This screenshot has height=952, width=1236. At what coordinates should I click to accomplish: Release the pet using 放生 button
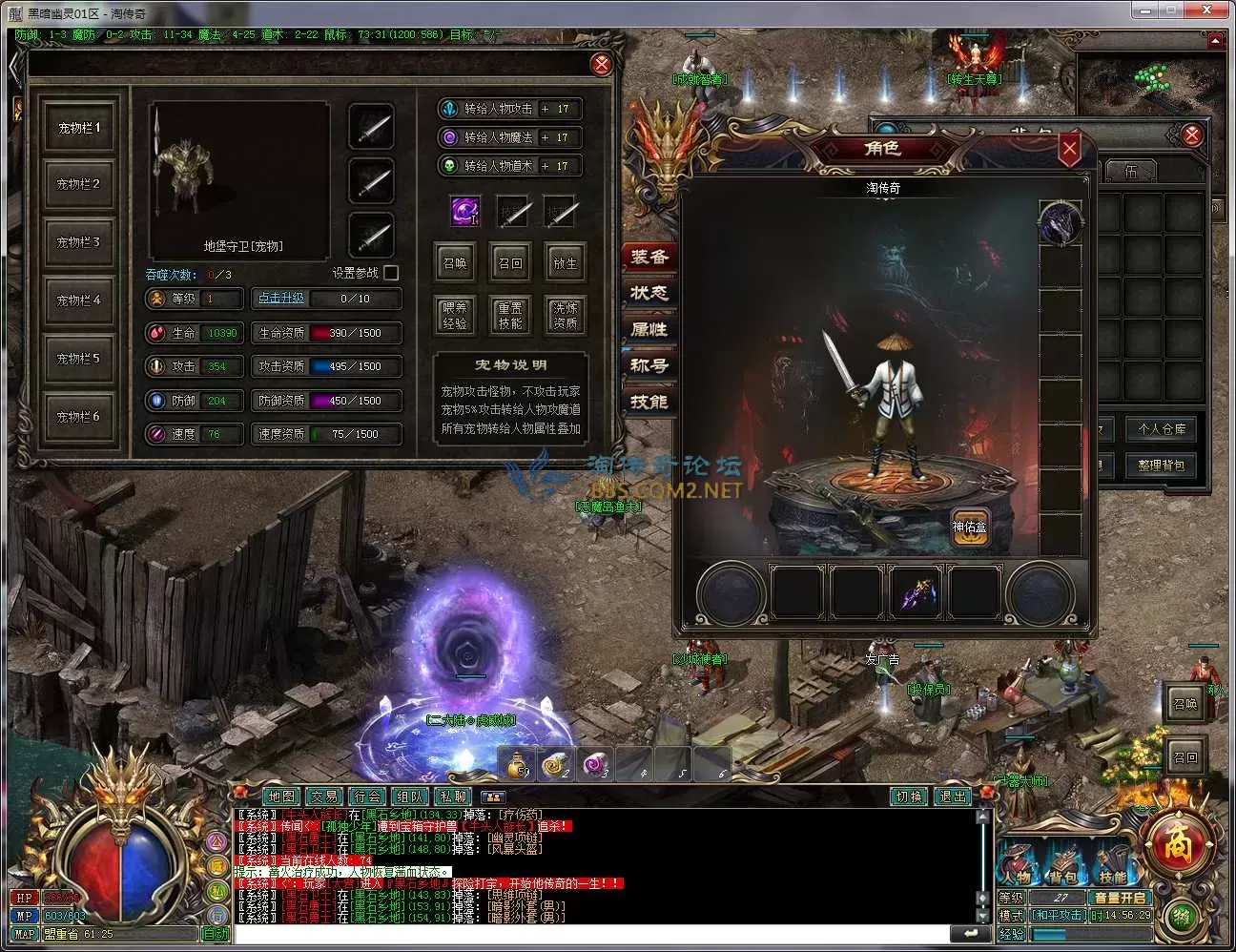point(565,263)
